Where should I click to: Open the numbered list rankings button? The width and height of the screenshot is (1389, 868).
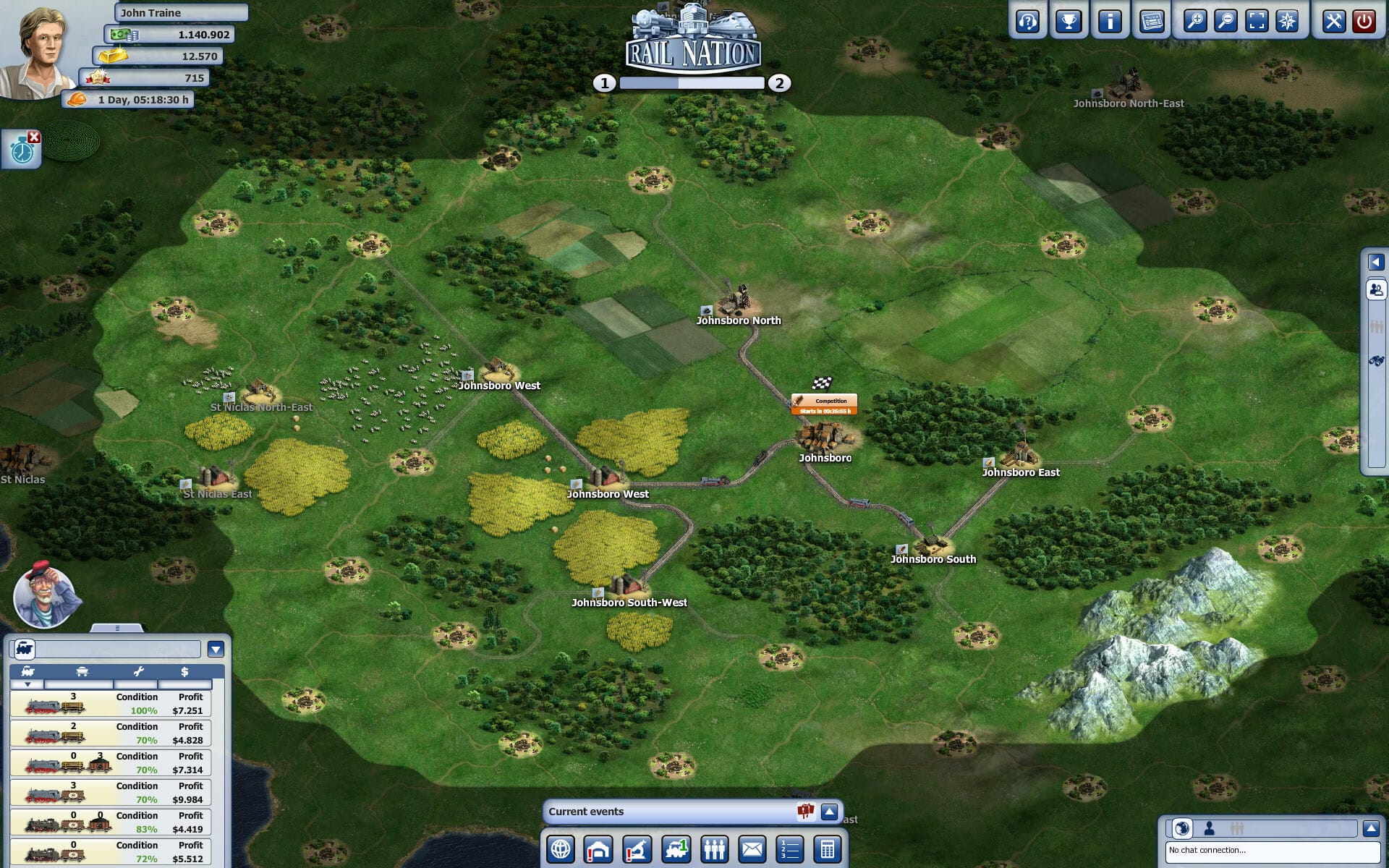tap(790, 849)
